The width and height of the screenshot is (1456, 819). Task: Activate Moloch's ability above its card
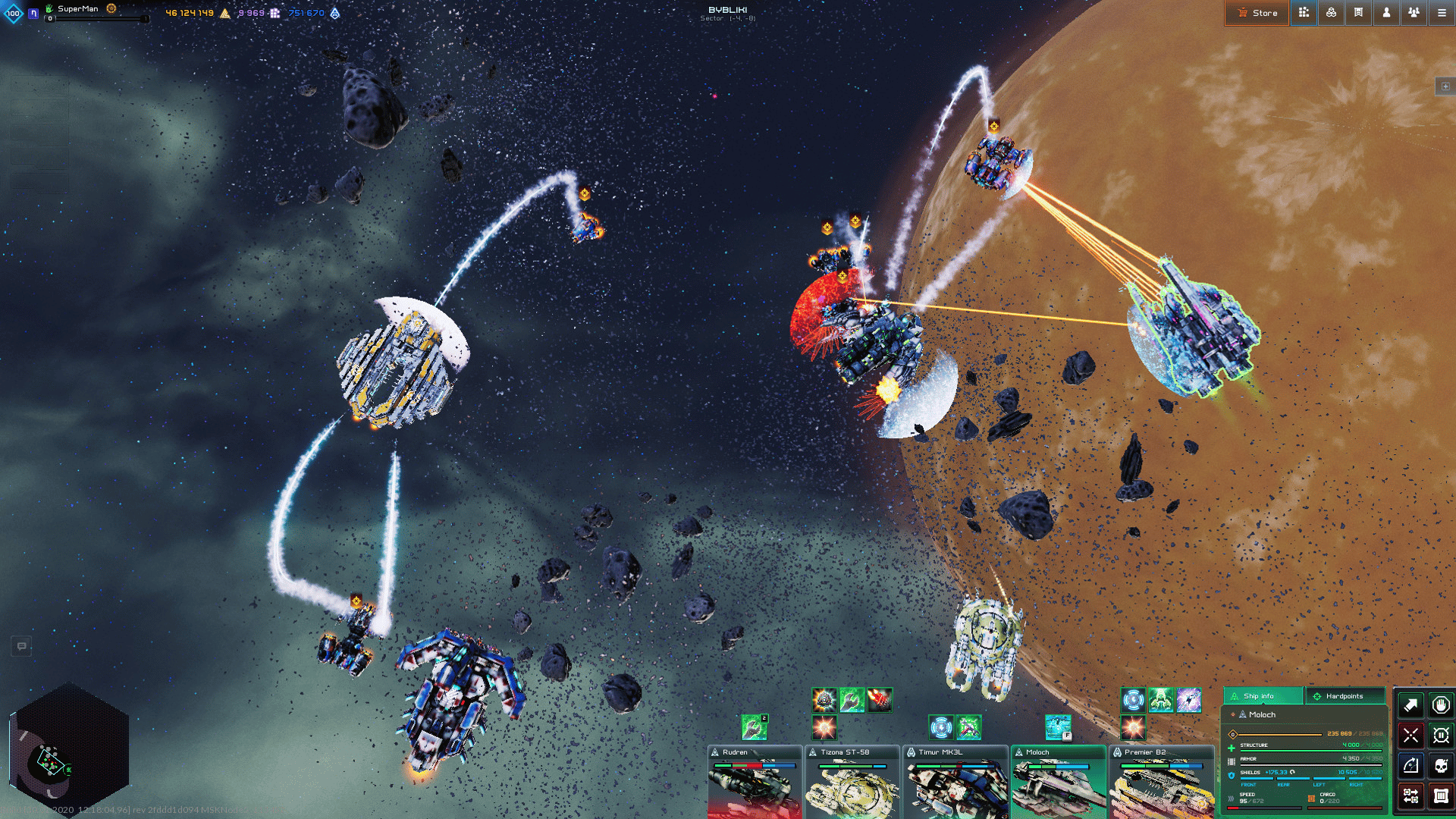click(x=1058, y=726)
